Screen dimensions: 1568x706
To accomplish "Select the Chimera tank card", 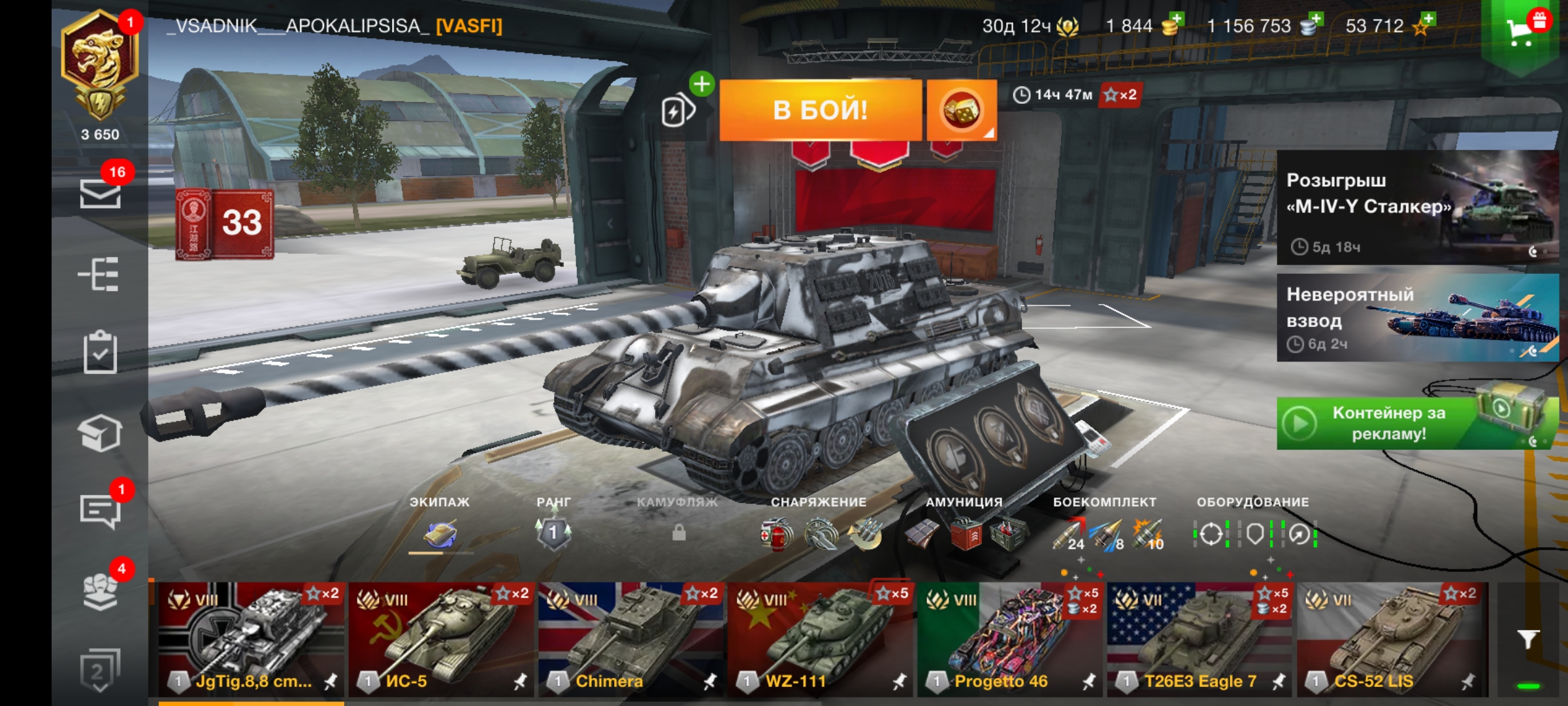I will coord(630,639).
